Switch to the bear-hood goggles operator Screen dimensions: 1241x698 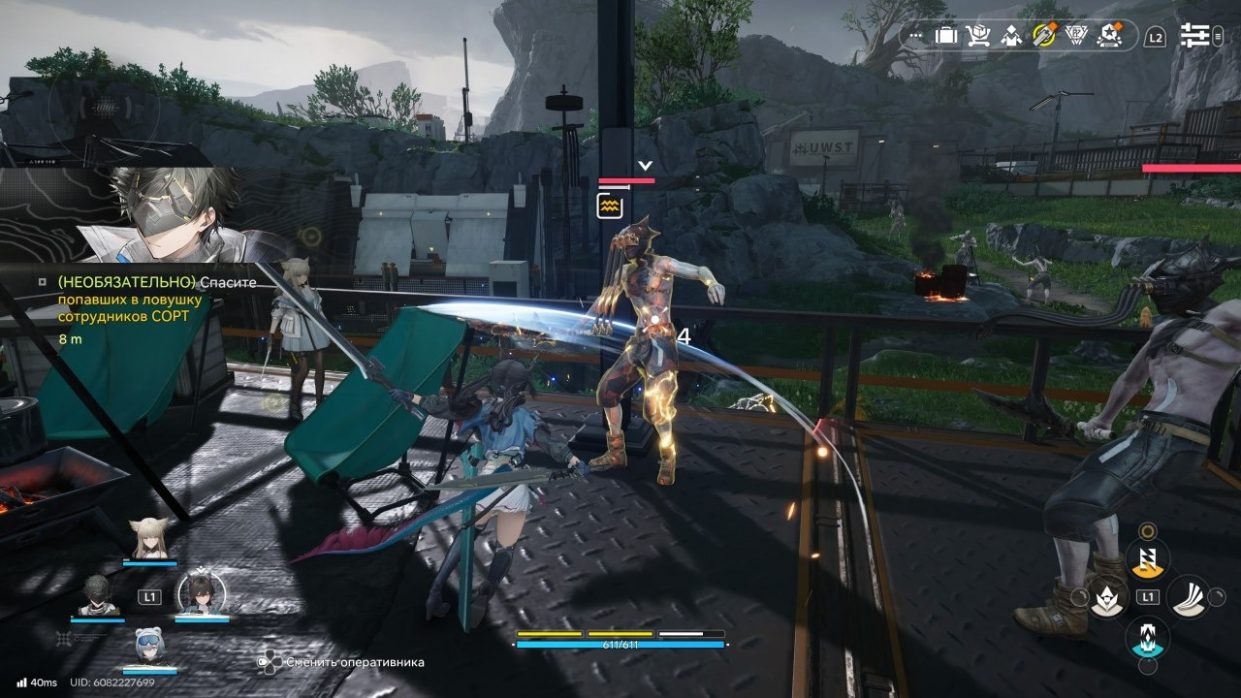(149, 647)
